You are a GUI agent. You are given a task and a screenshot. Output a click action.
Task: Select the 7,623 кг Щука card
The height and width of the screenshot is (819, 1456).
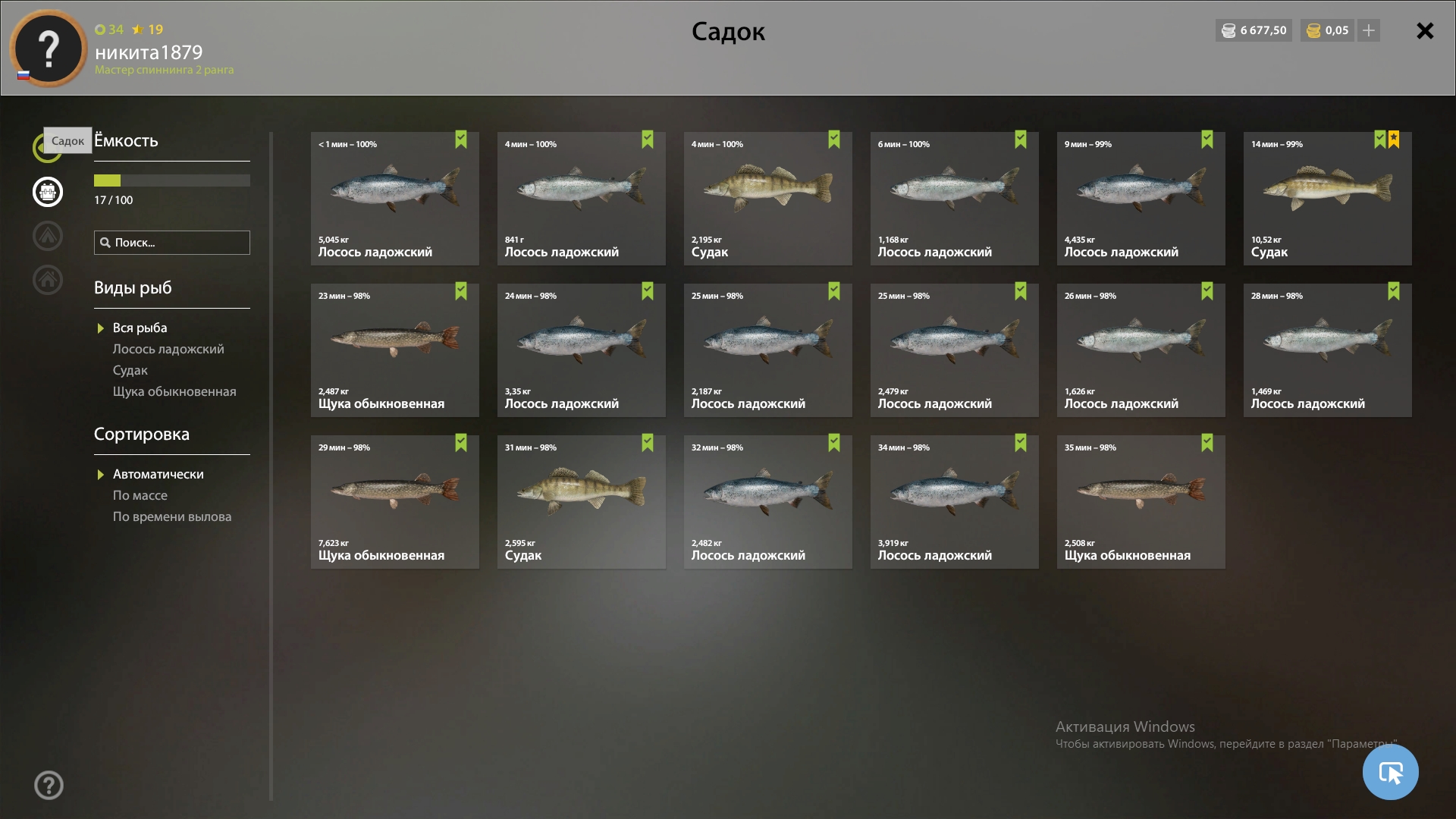[x=394, y=502]
